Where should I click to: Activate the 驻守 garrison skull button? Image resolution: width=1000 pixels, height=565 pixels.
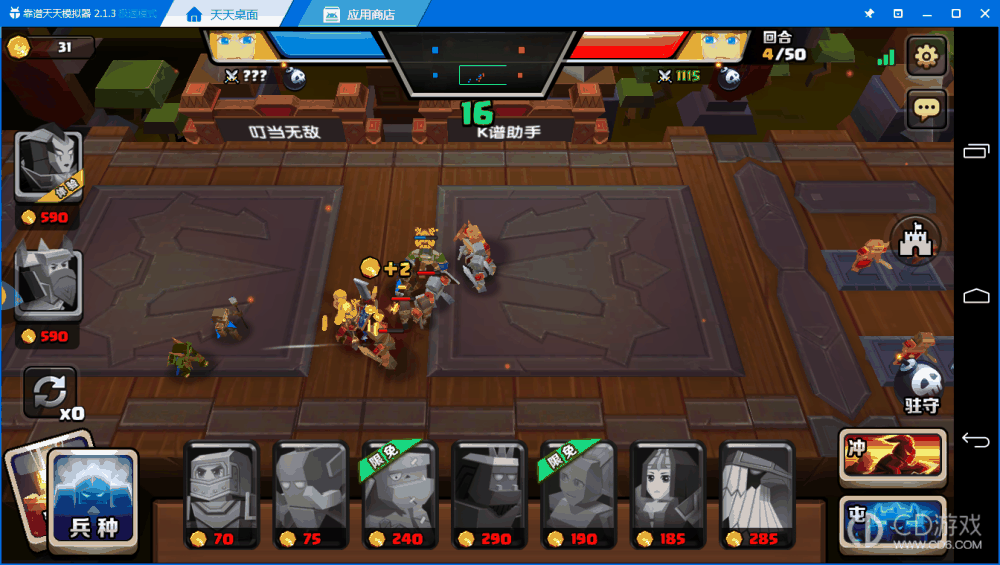point(921,386)
